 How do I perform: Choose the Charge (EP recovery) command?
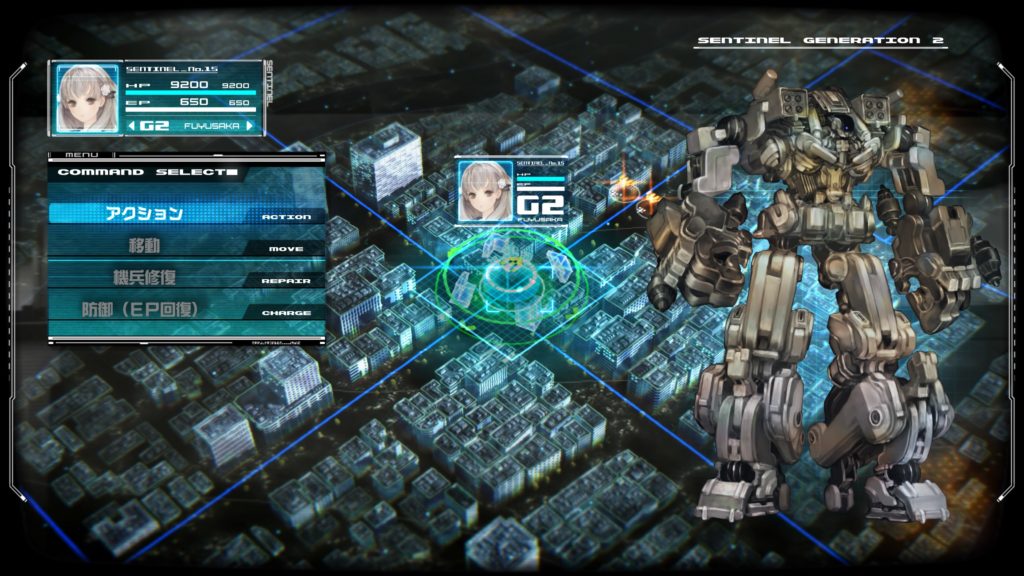click(x=186, y=310)
